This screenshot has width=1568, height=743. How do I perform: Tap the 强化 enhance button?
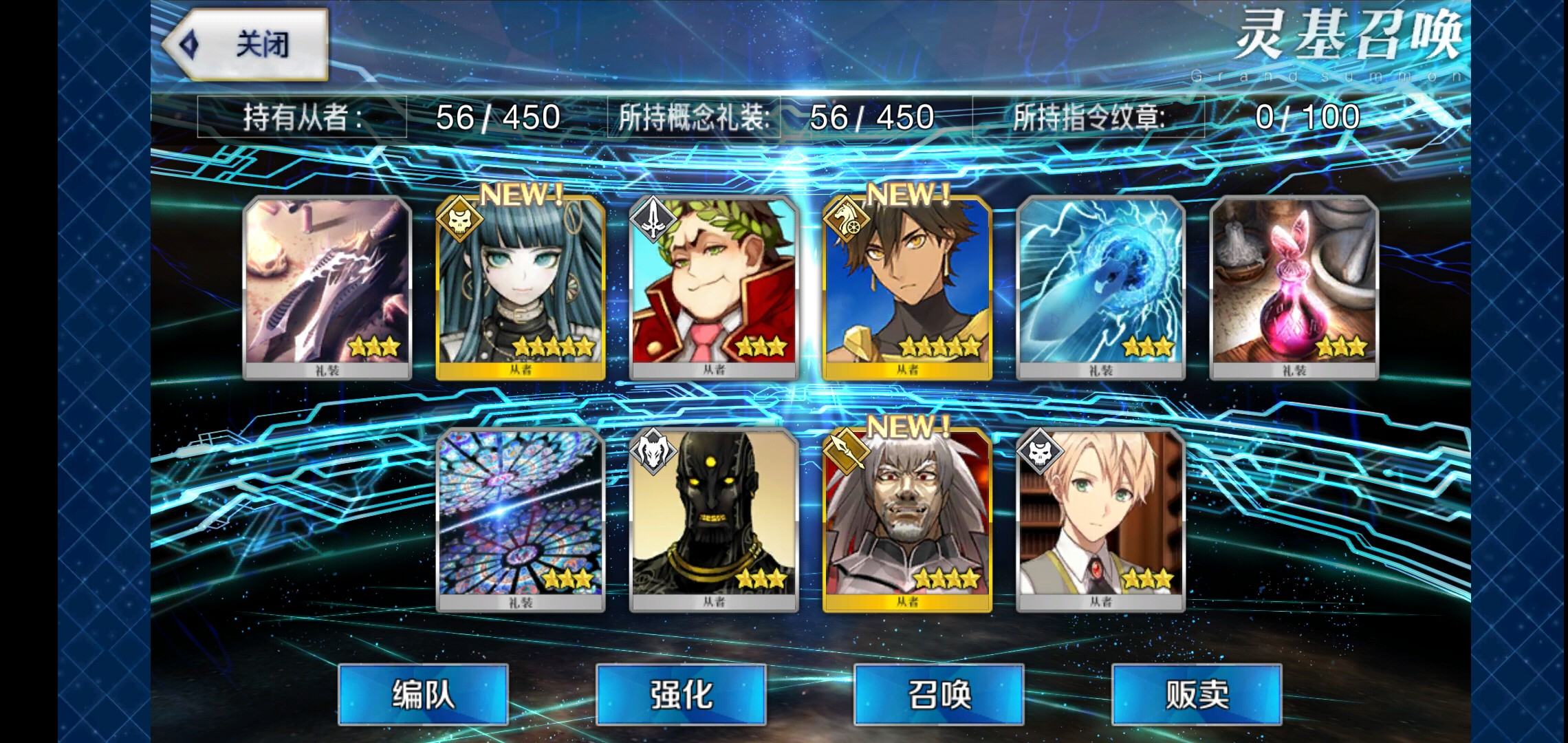[681, 694]
